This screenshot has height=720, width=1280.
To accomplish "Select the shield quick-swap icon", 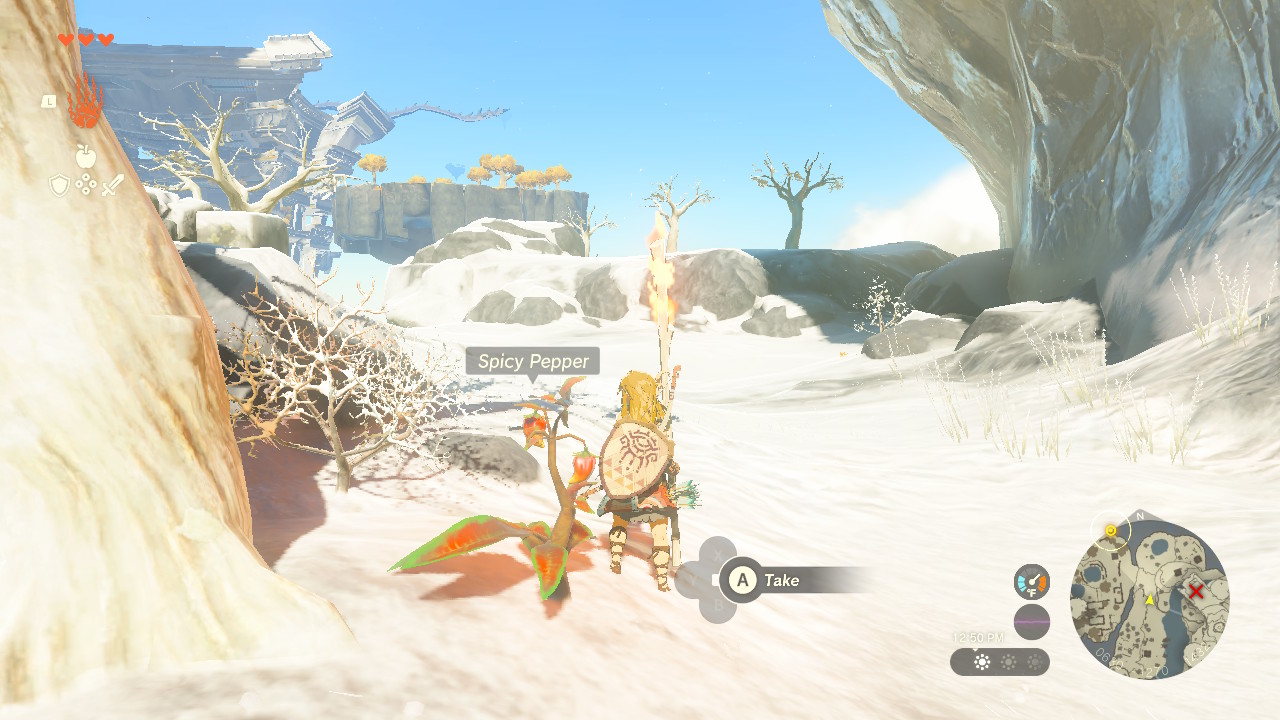I will 59,185.
